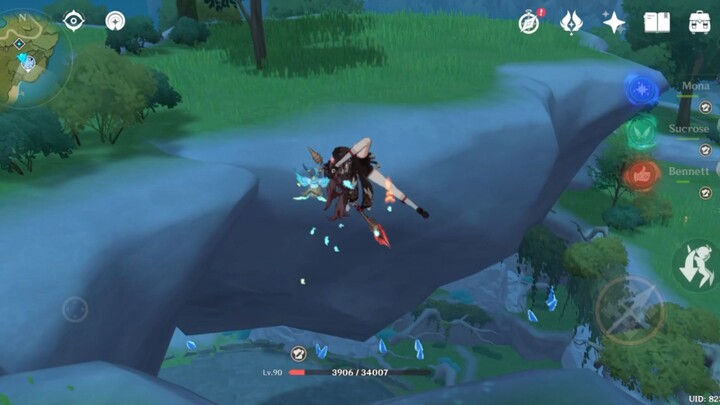Trigger Bennett's red thumbs-up burst icon
This screenshot has width=720, height=405.
[641, 175]
